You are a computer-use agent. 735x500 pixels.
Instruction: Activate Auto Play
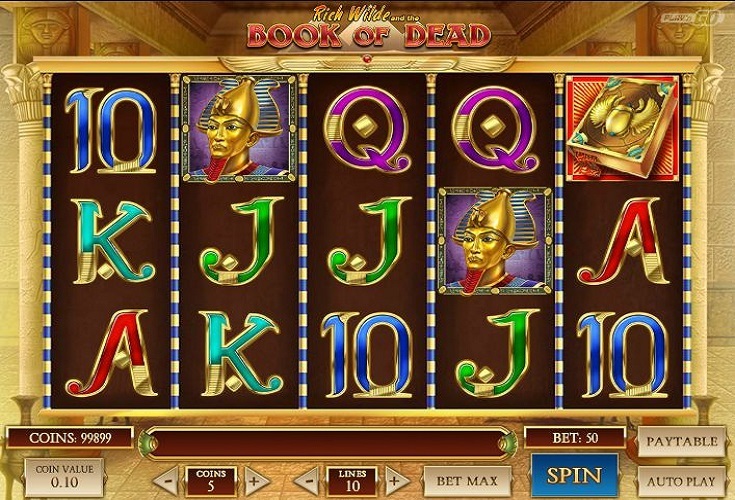tap(681, 479)
